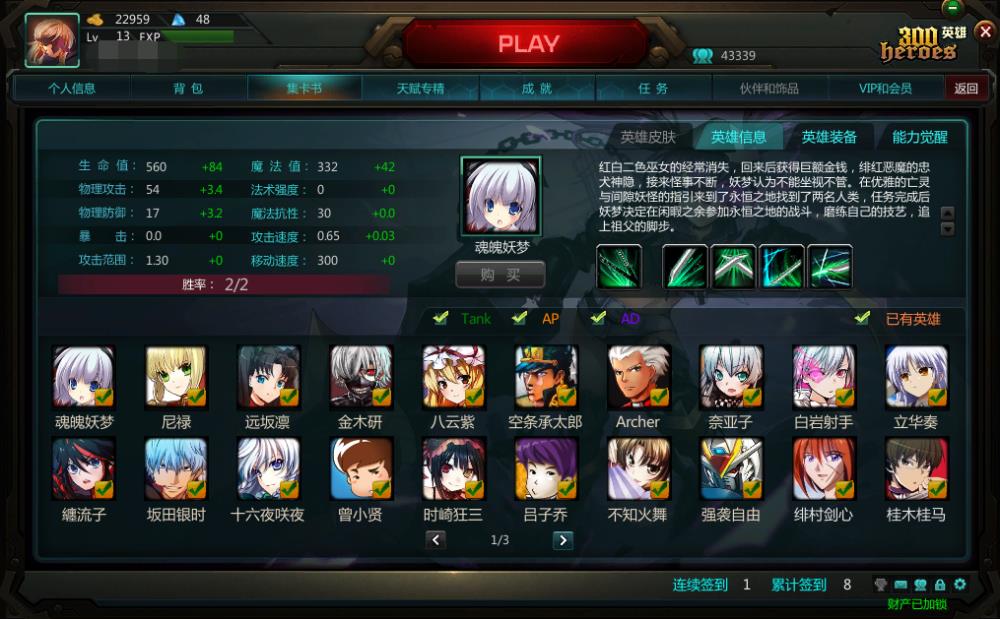Screen dimensions: 1000x619
Task: Open the 任务 quests tab
Action: tap(653, 88)
